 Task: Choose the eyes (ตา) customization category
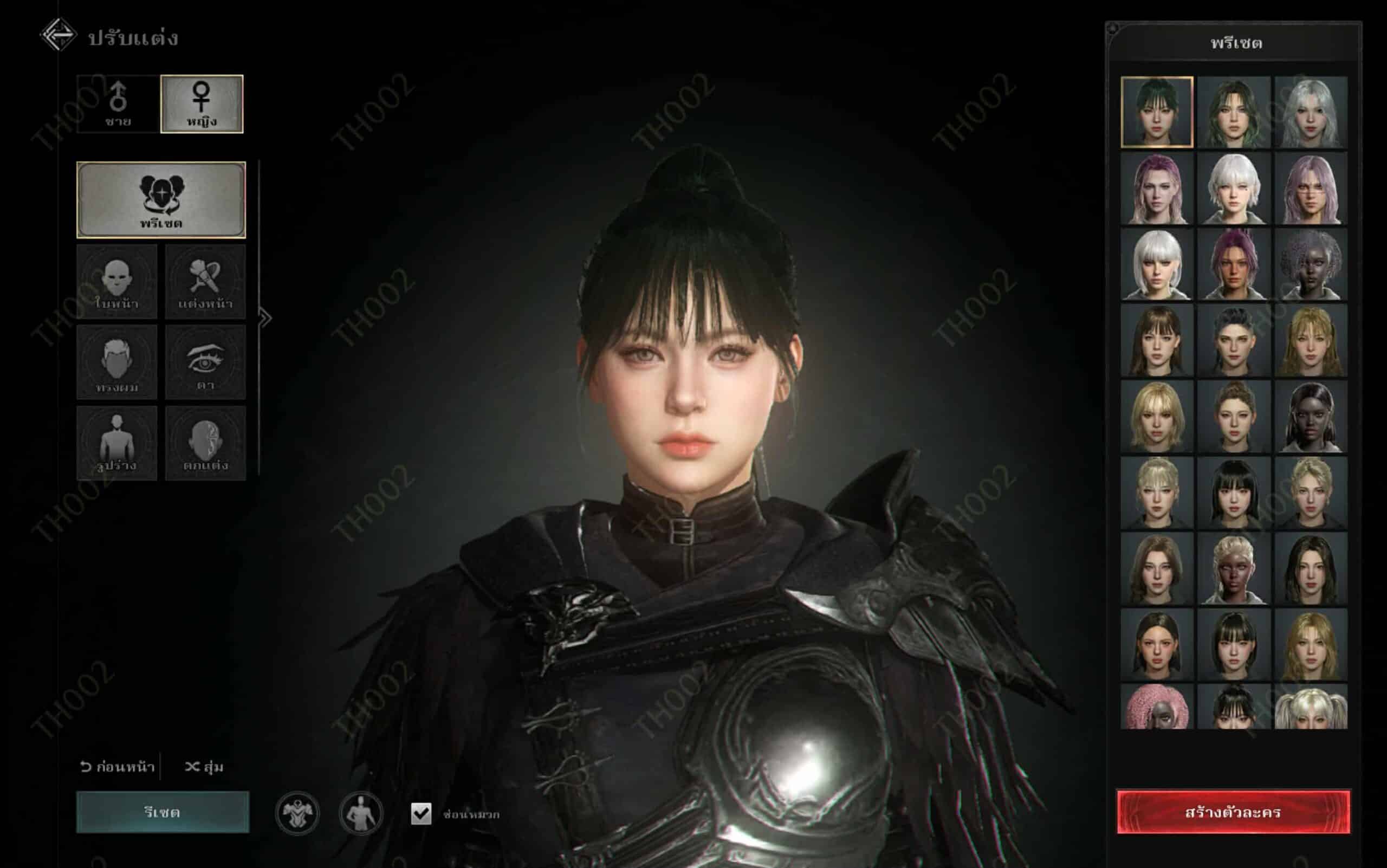[205, 362]
